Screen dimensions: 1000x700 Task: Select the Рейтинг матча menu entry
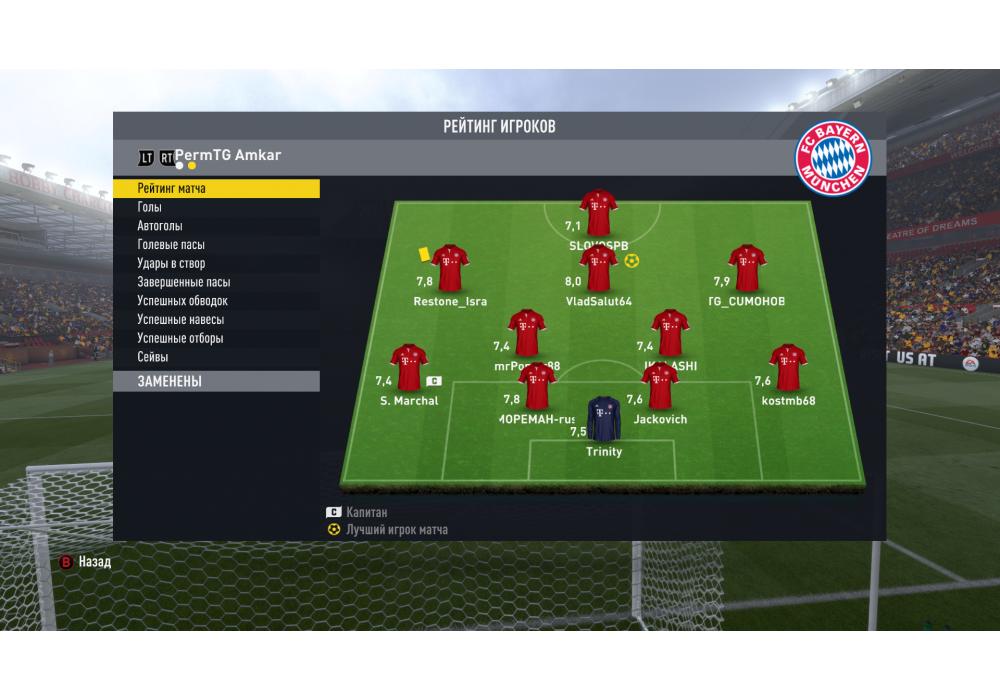[x=216, y=188]
